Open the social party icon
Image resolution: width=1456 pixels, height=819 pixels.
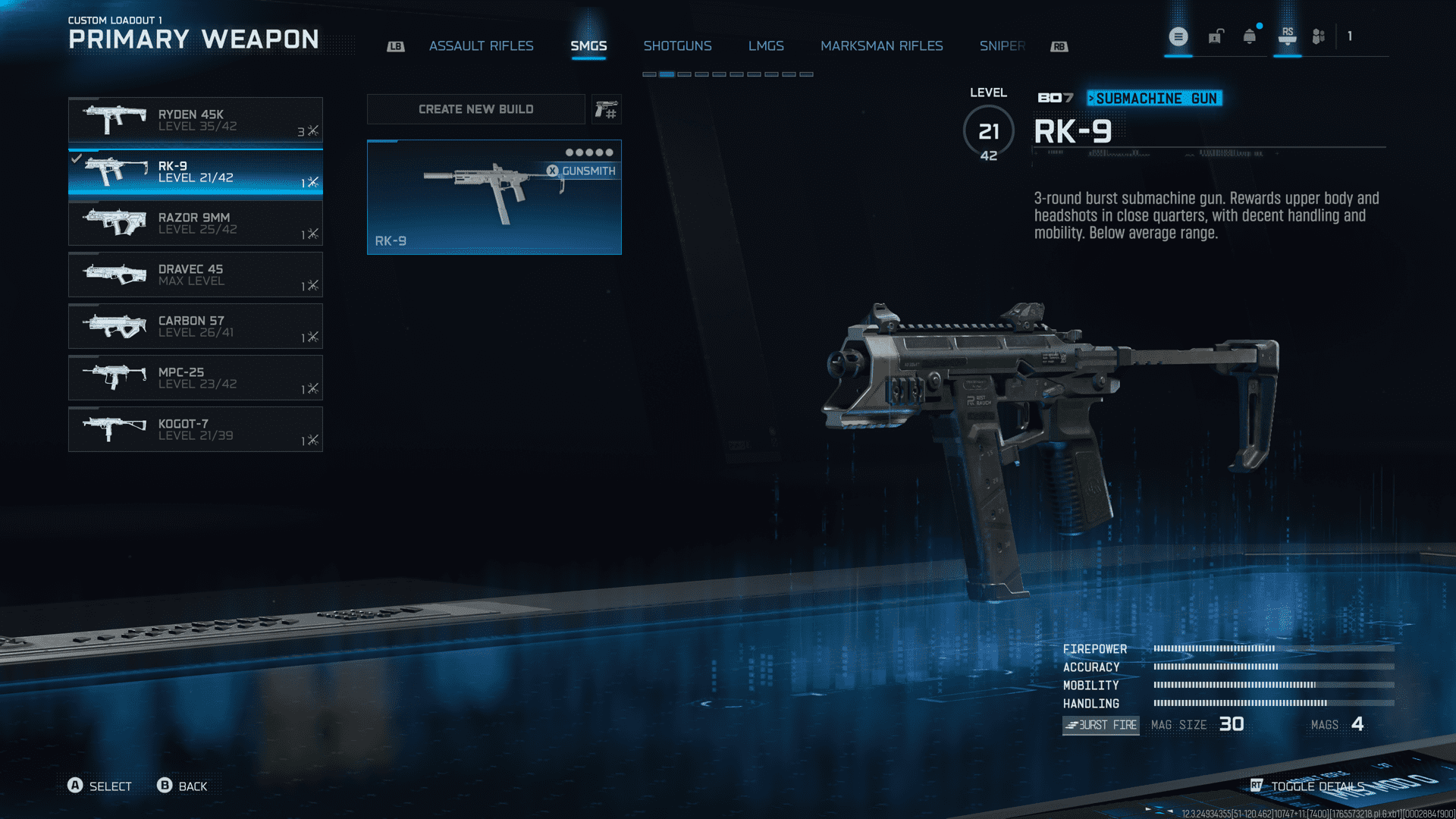pyautogui.click(x=1319, y=36)
